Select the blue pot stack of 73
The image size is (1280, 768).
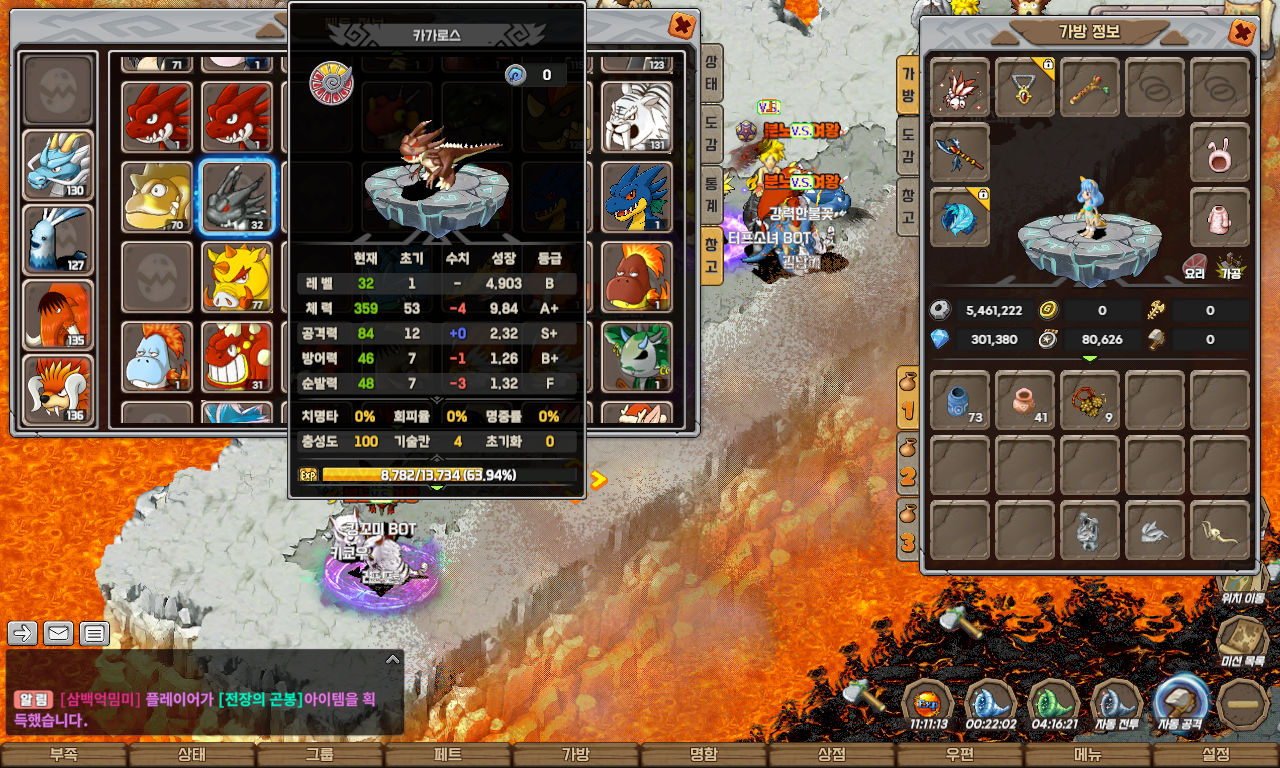pyautogui.click(x=960, y=400)
